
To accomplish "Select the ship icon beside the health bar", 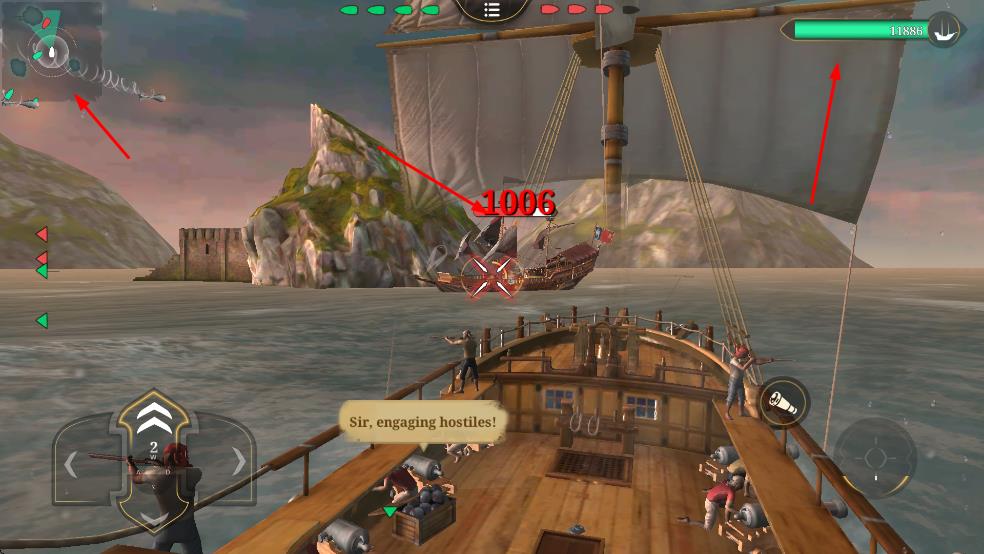I will pos(943,30).
